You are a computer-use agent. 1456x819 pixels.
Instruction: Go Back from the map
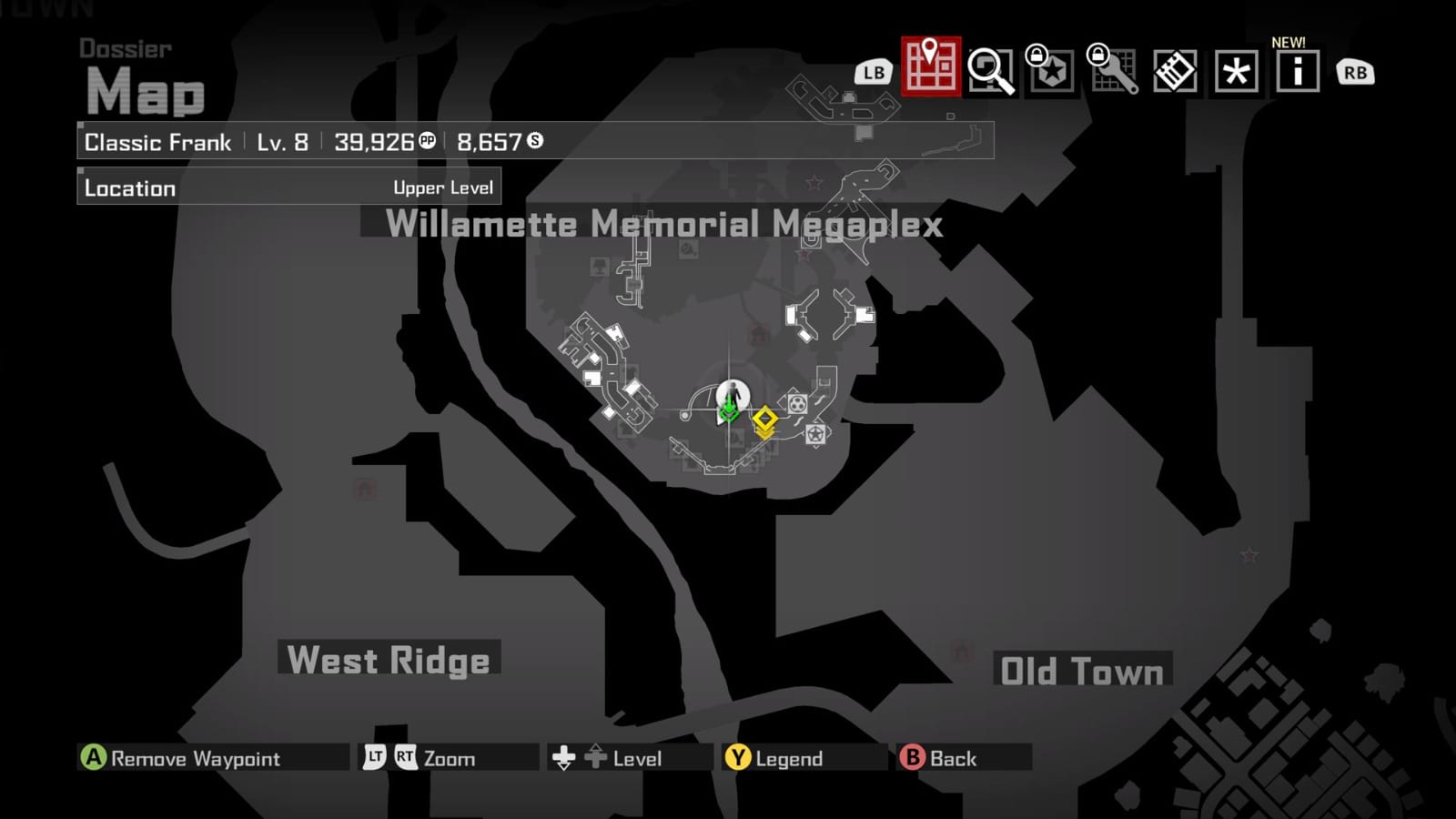pos(939,758)
